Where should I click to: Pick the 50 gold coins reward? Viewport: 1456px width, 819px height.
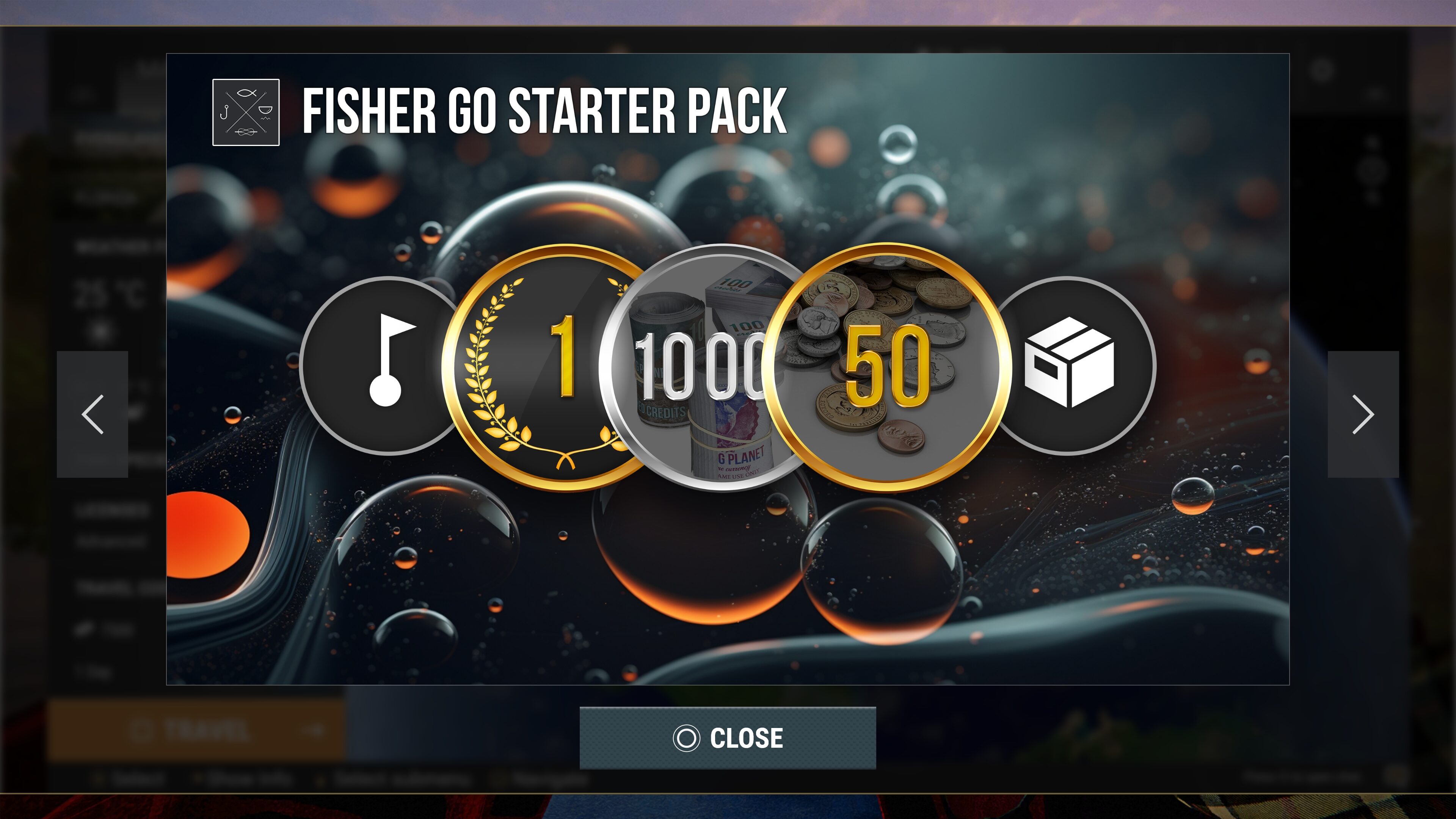point(887,367)
